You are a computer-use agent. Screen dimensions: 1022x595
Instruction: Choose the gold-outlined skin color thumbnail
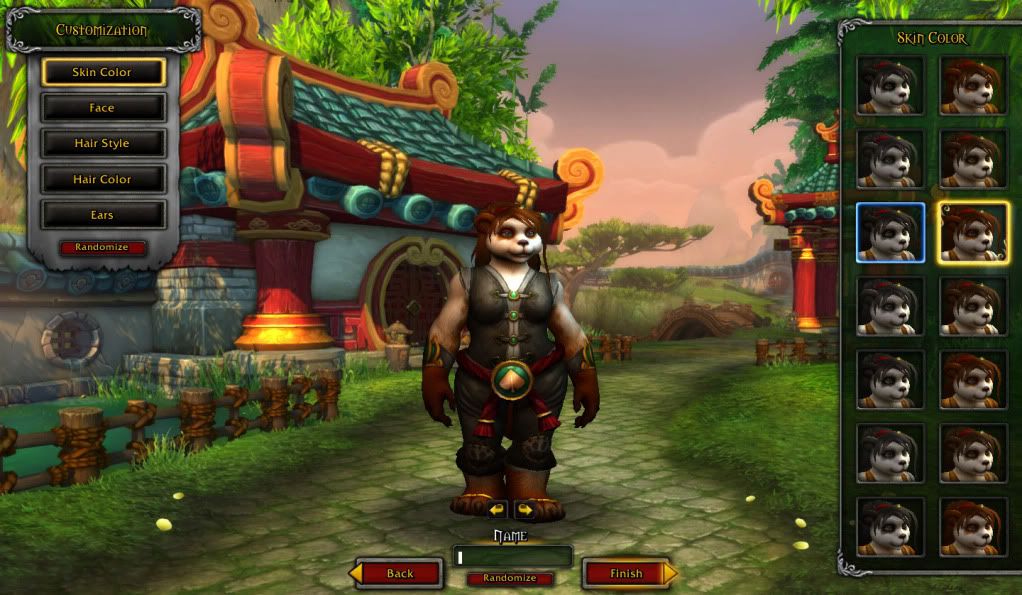(x=973, y=232)
